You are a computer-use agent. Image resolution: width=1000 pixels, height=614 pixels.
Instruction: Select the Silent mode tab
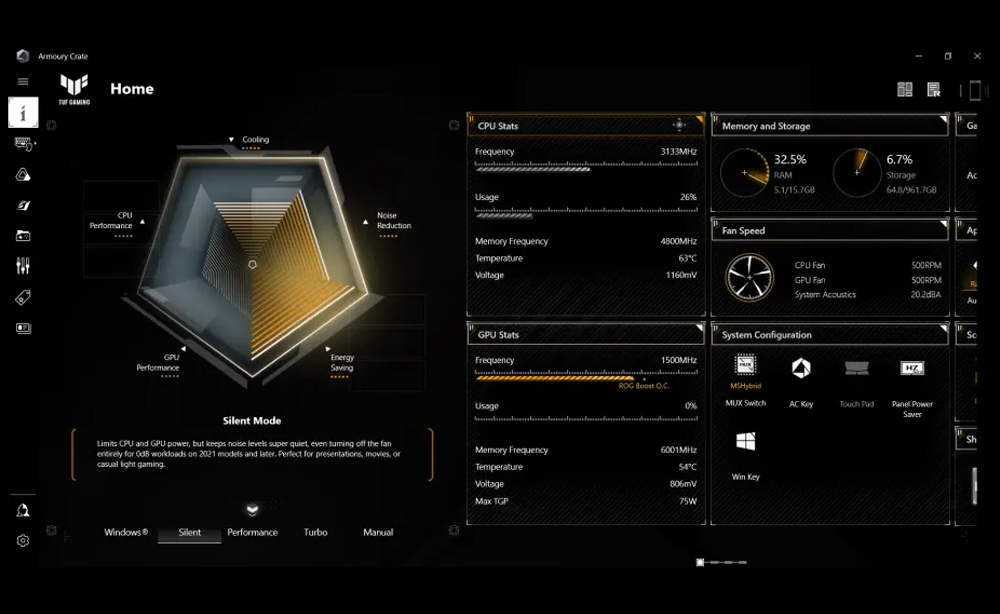tap(190, 532)
